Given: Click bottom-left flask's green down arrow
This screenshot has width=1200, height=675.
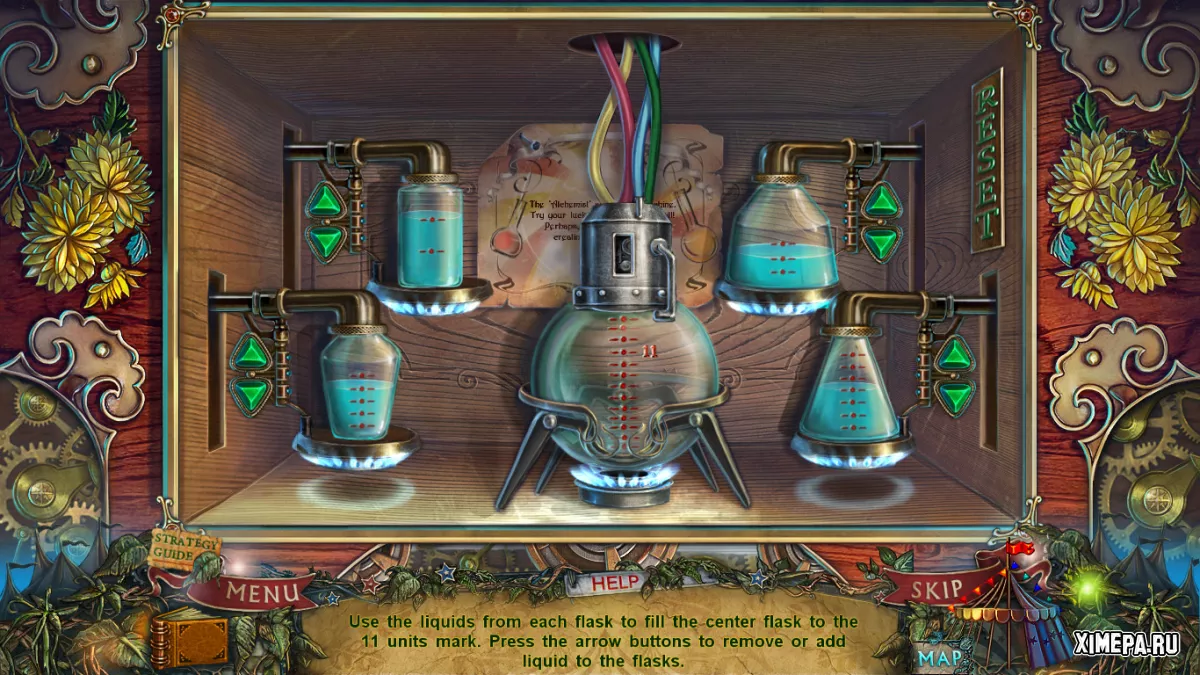Looking at the screenshot, I should (251, 392).
